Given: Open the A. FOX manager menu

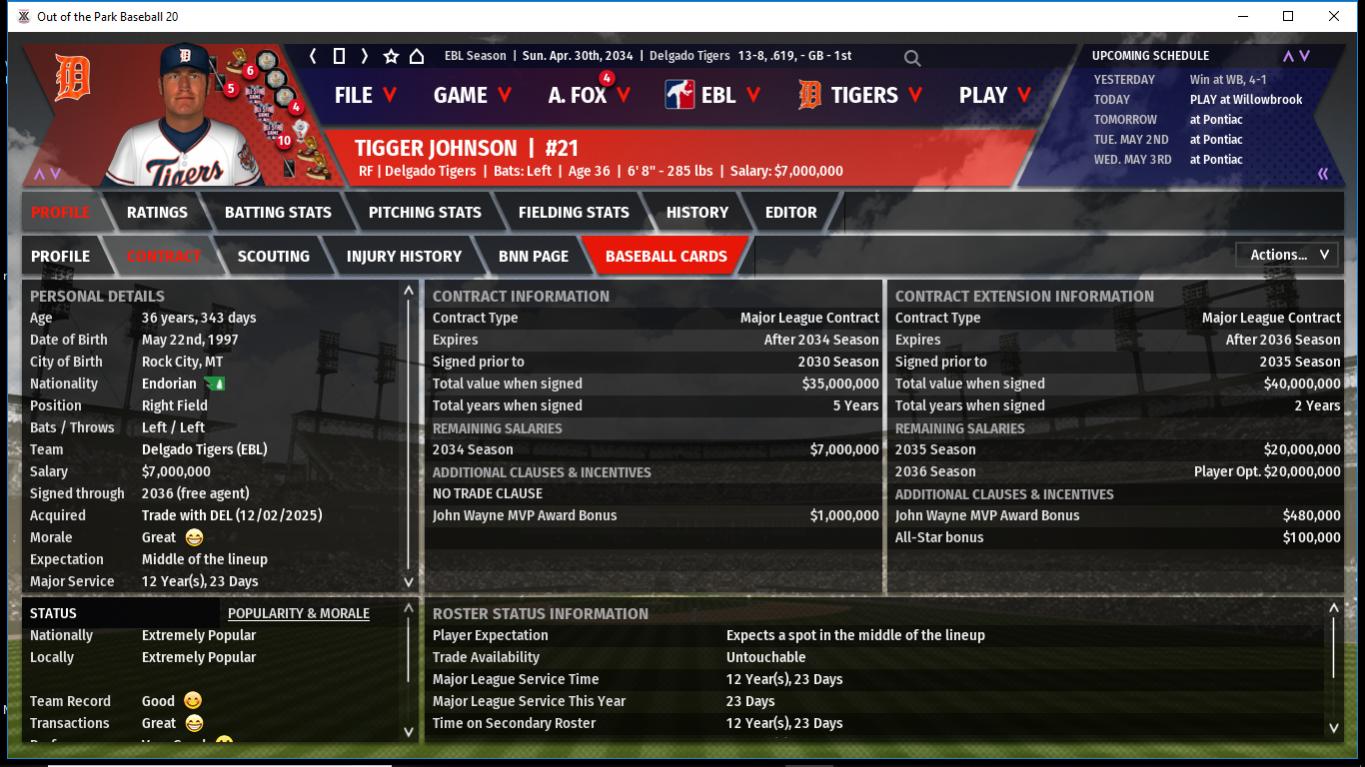Looking at the screenshot, I should click(x=589, y=95).
